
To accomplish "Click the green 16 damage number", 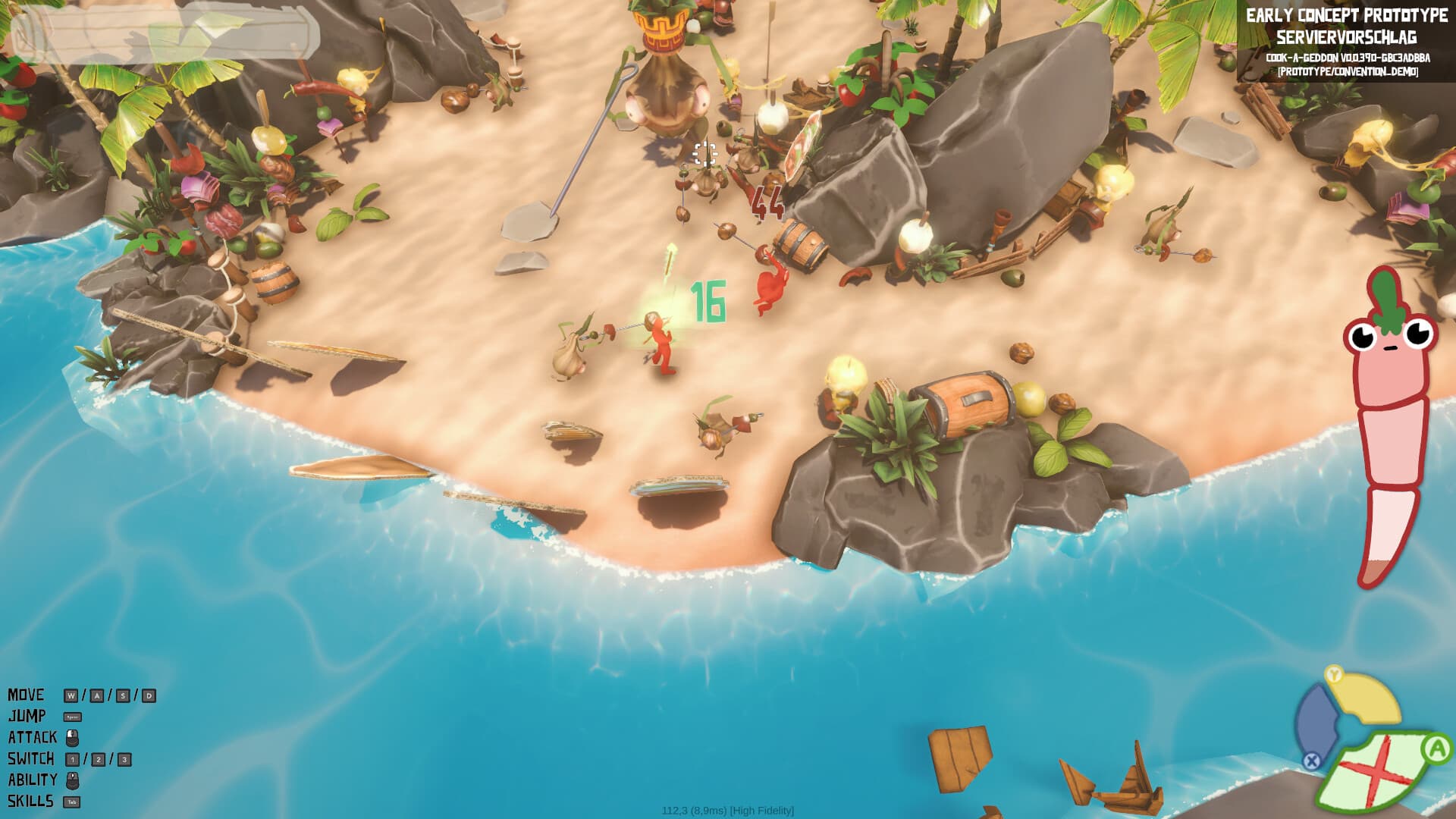I will (x=707, y=300).
